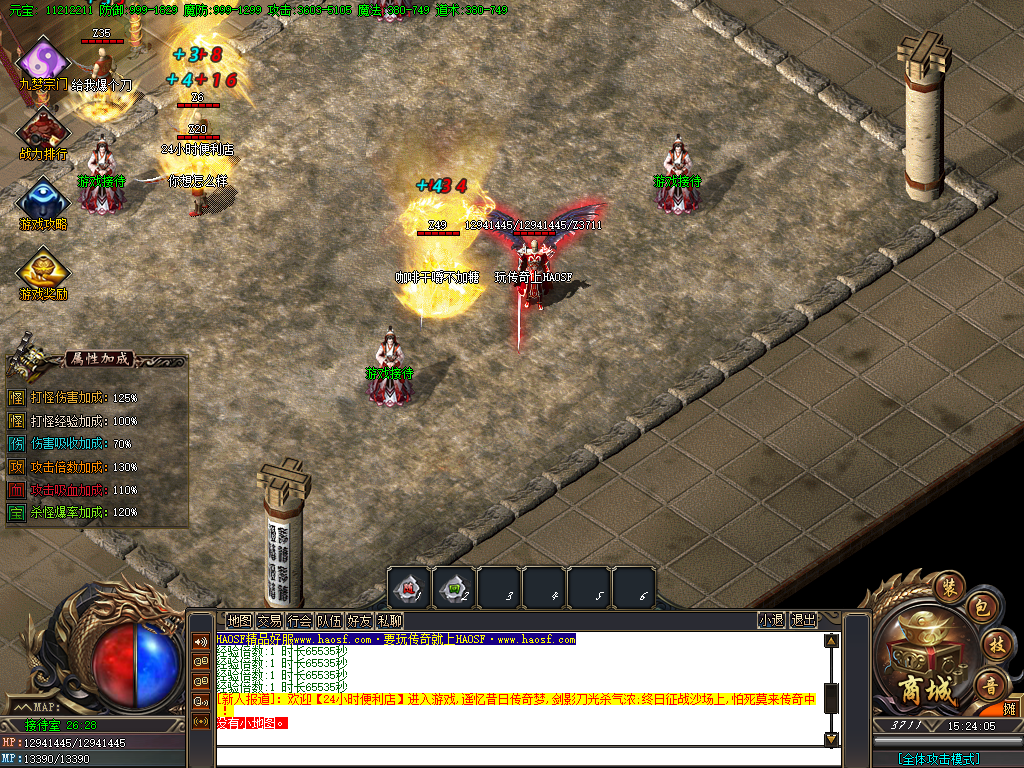
Task: Click the 退出 exit button
Action: pyautogui.click(x=803, y=620)
